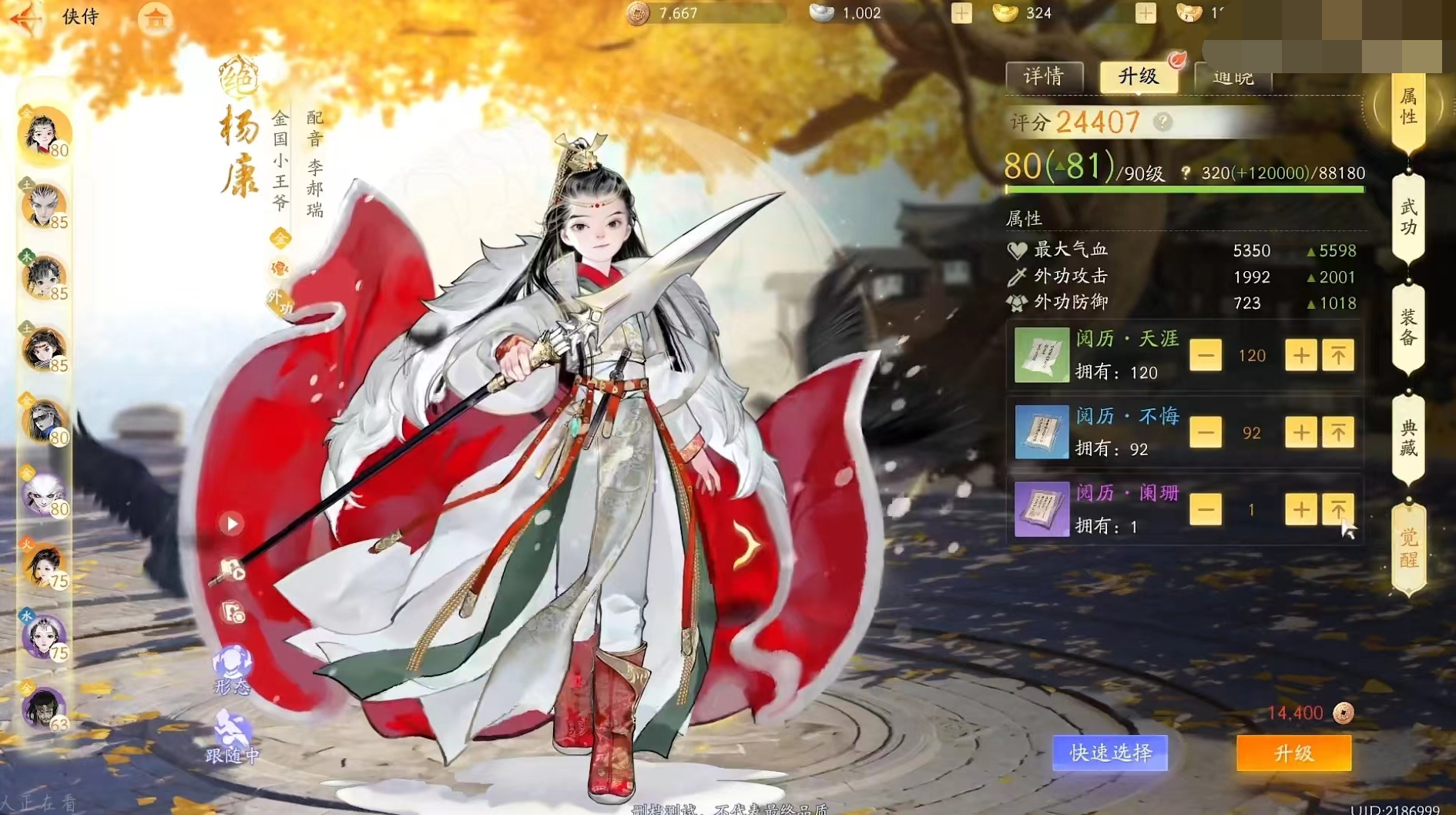Go back with the red arrow button

(x=25, y=18)
